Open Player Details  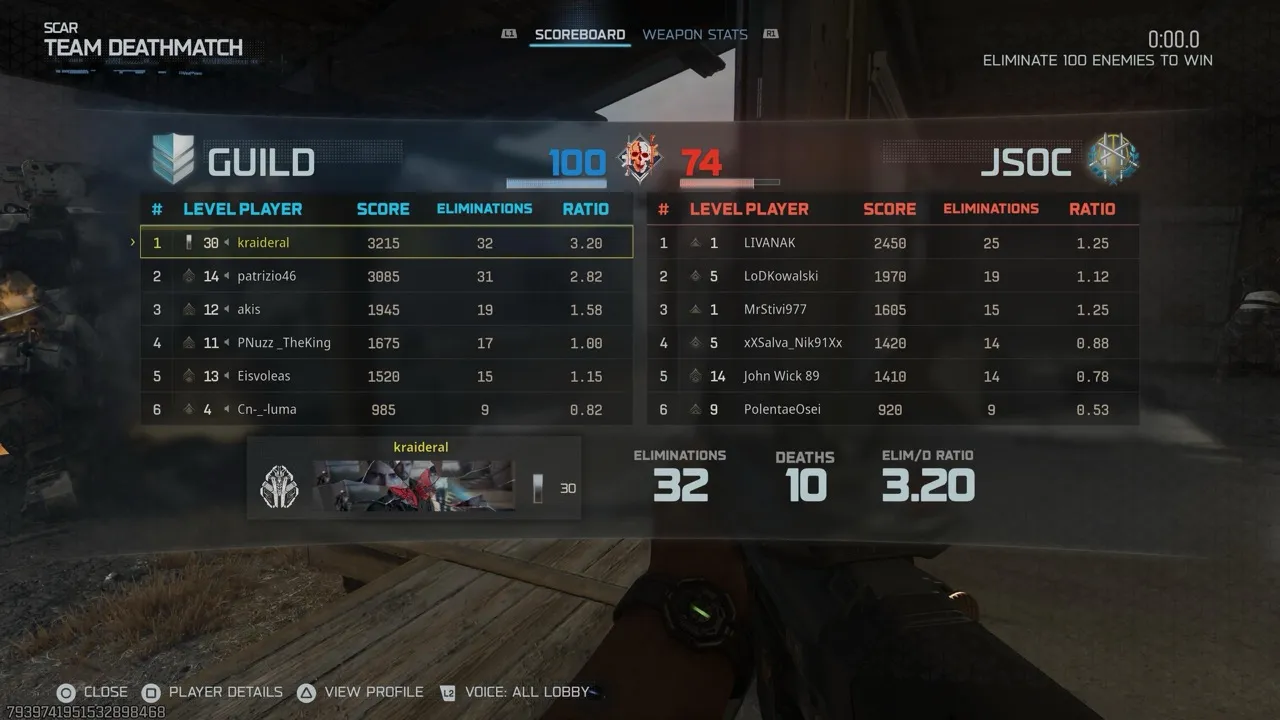tap(212, 692)
